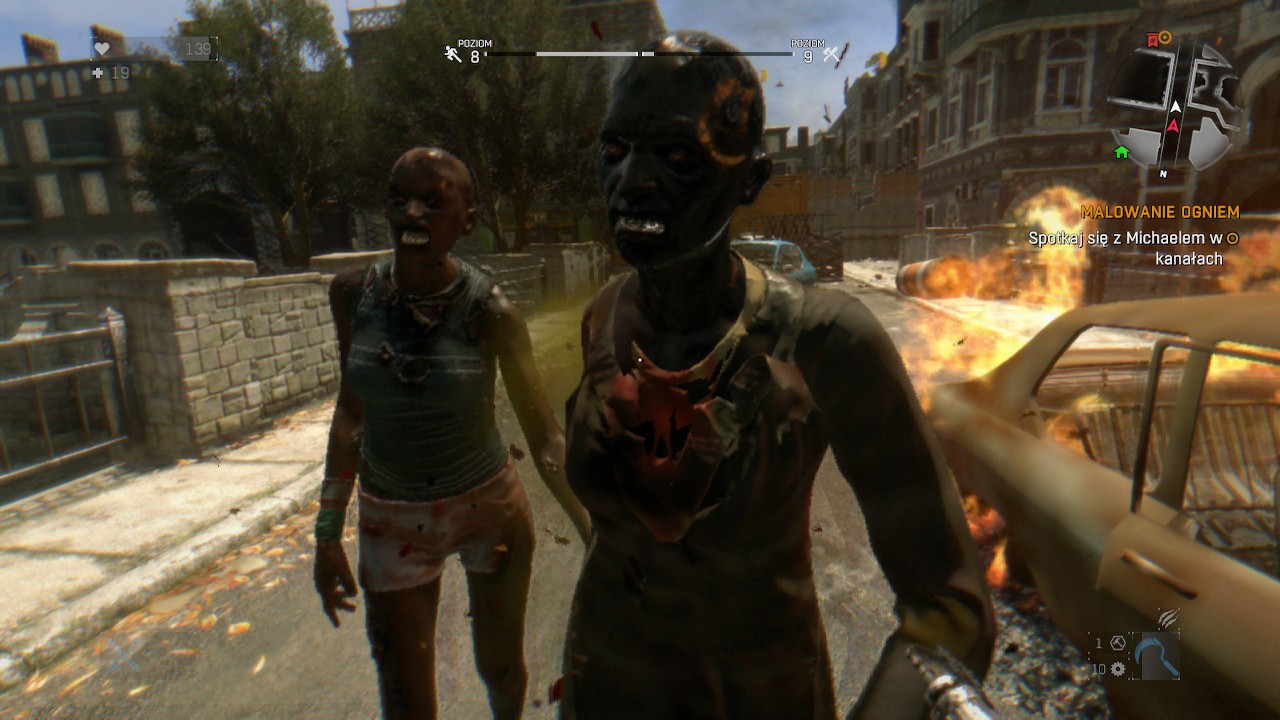Screen dimensions: 1280x720
Task: Click the claw scratch damage icon
Action: tap(1168, 618)
